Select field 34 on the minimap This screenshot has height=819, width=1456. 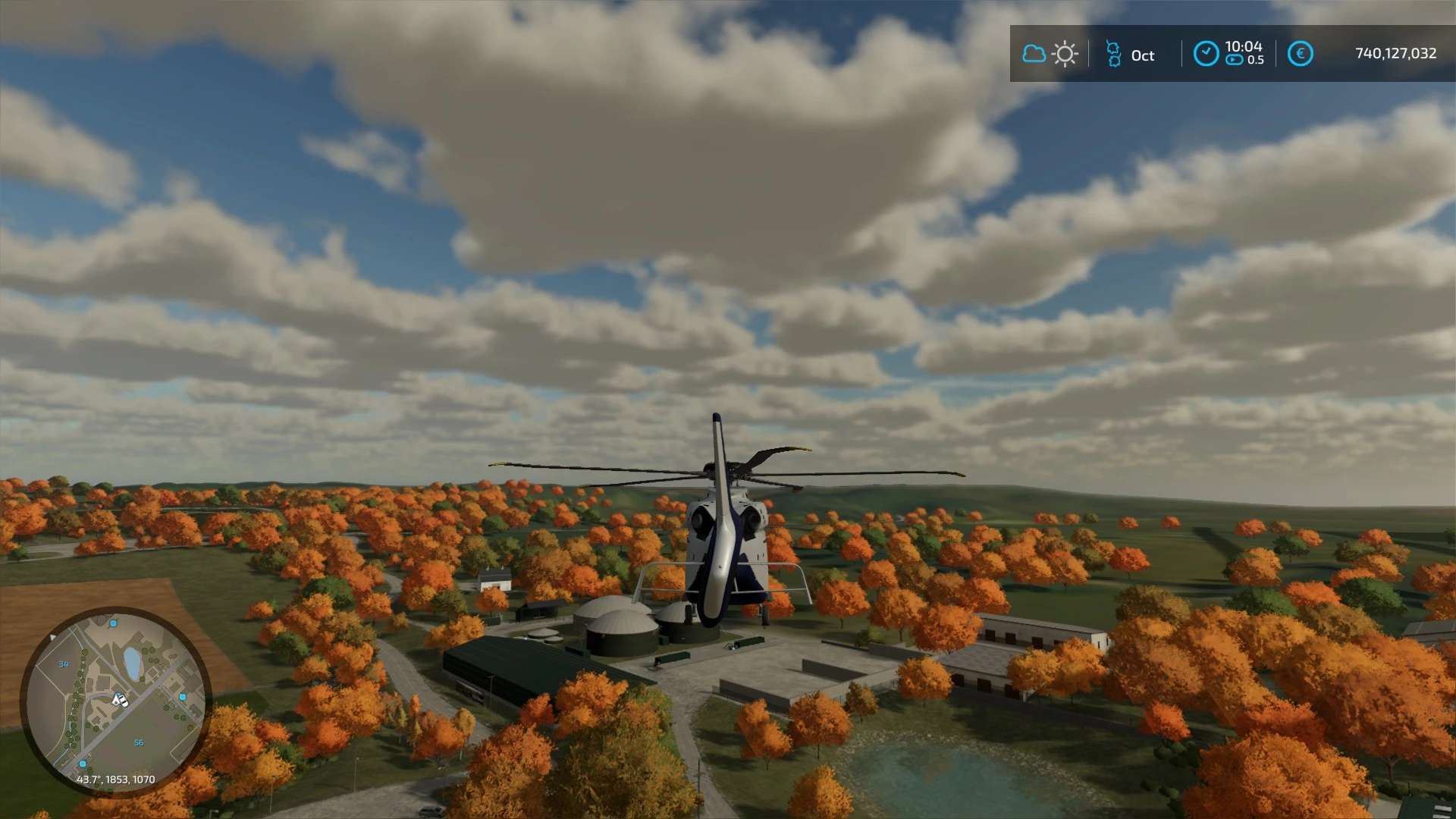click(x=64, y=664)
